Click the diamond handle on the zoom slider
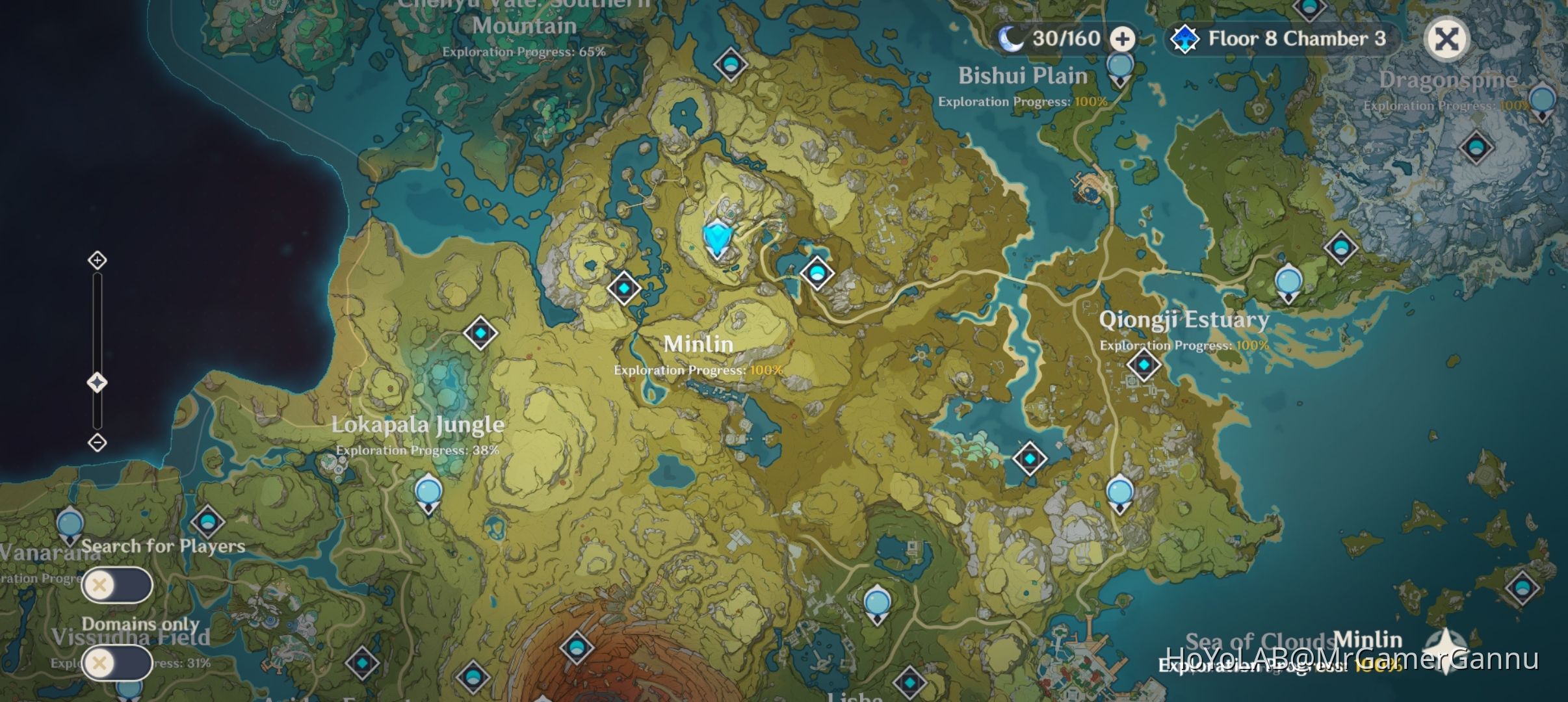 [98, 382]
